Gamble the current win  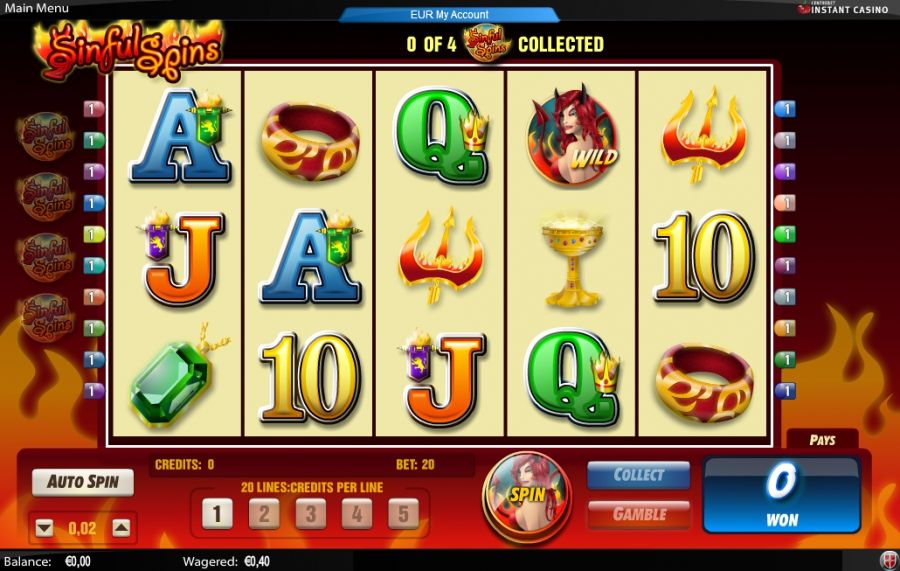point(638,514)
